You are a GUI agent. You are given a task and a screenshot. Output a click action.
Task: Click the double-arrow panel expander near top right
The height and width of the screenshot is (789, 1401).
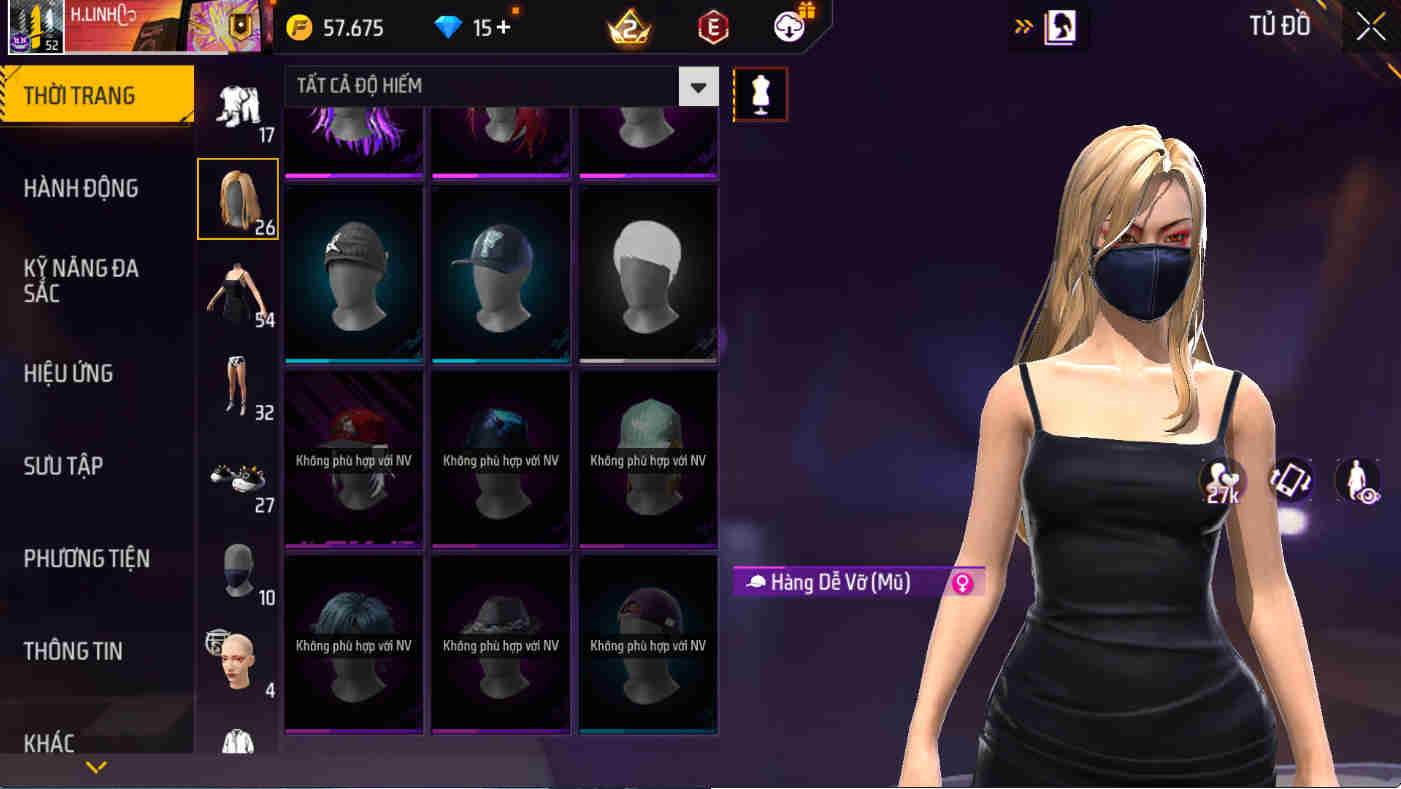[1024, 28]
